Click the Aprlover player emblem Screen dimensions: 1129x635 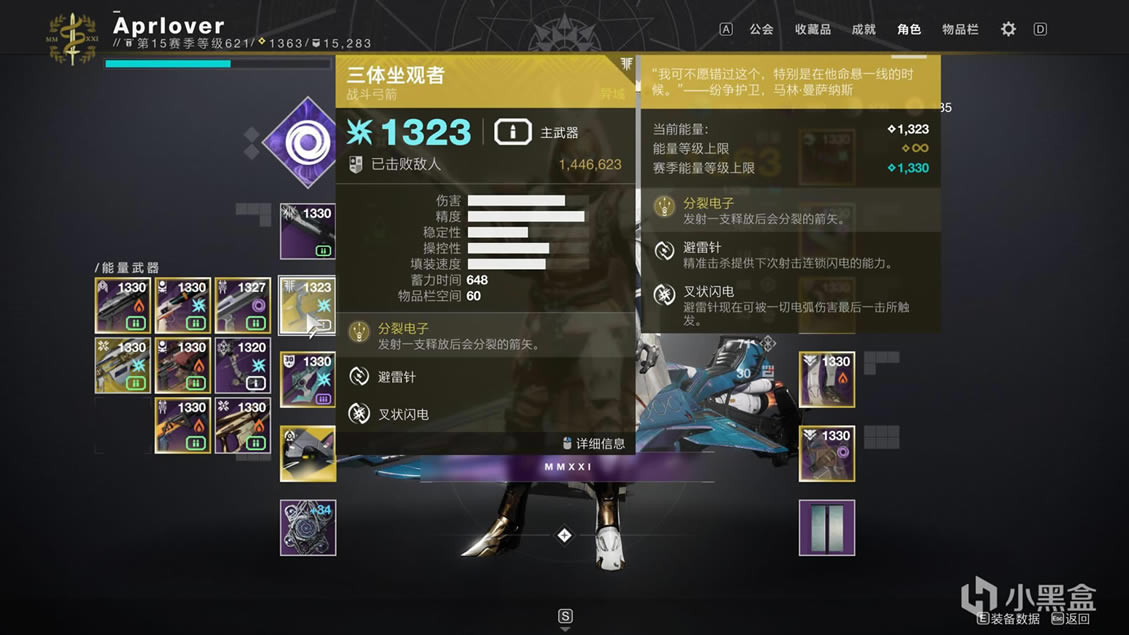(72, 37)
